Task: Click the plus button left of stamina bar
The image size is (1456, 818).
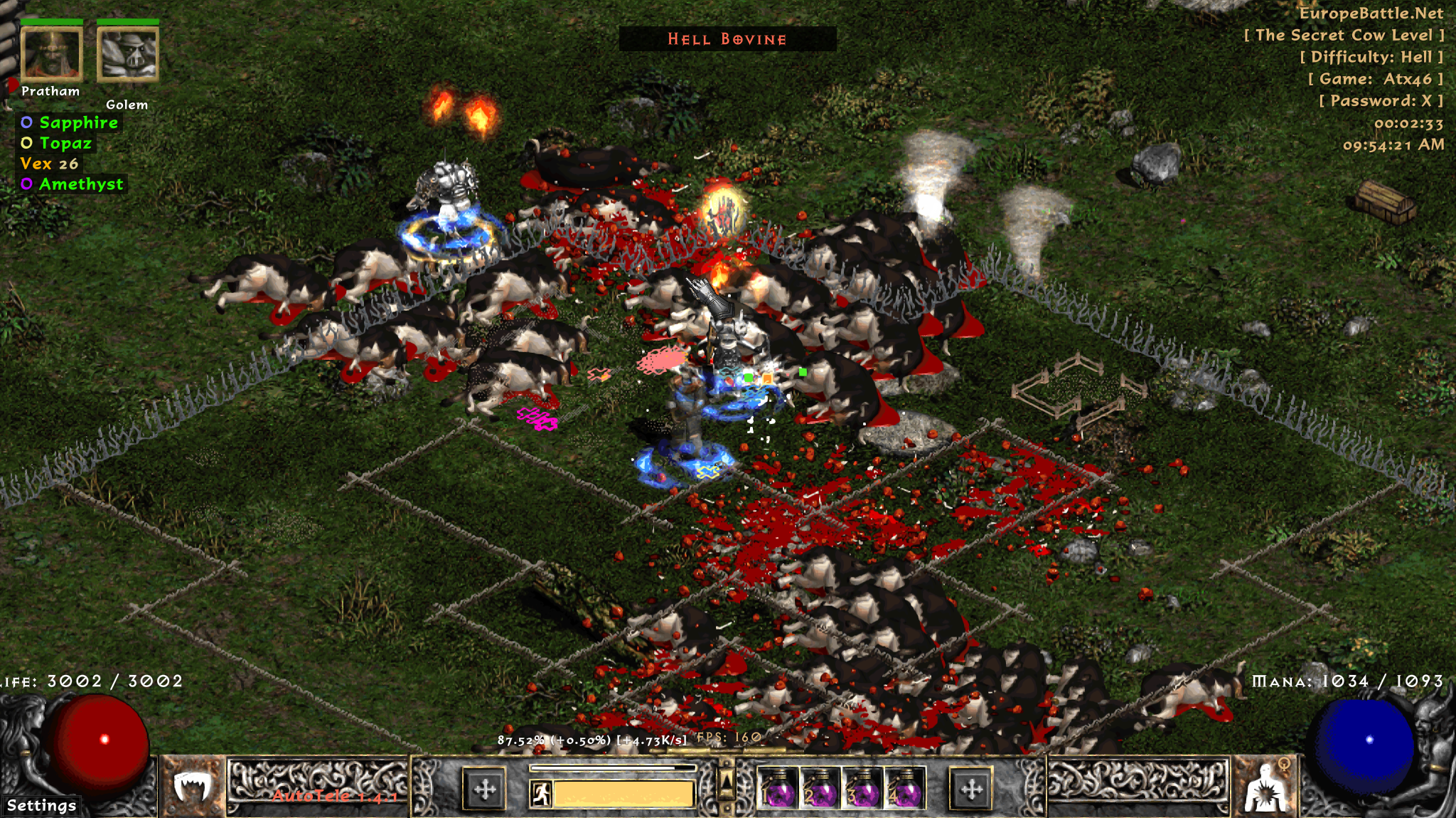Action: (x=485, y=789)
